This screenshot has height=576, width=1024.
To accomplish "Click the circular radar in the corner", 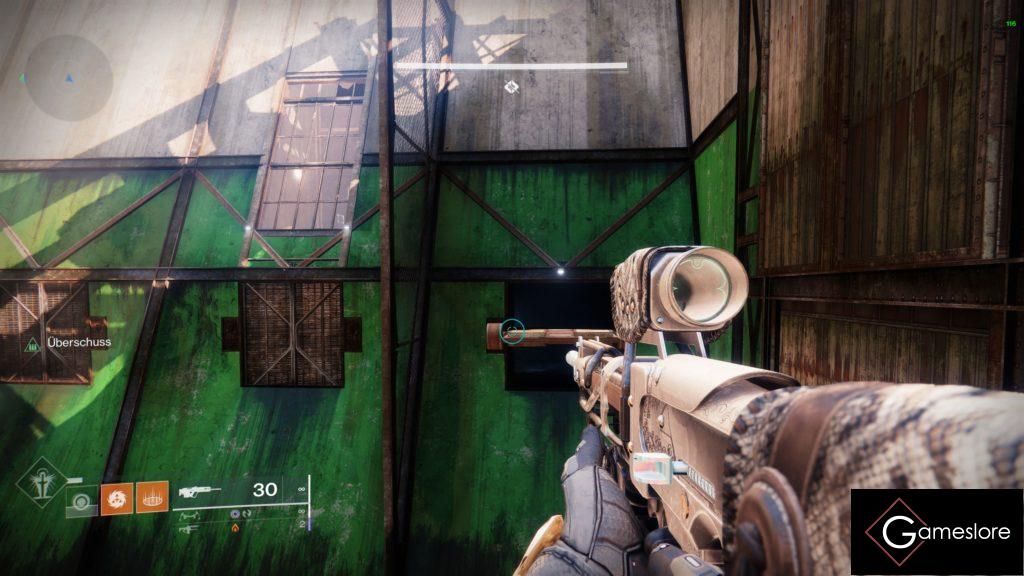I will click(x=68, y=78).
